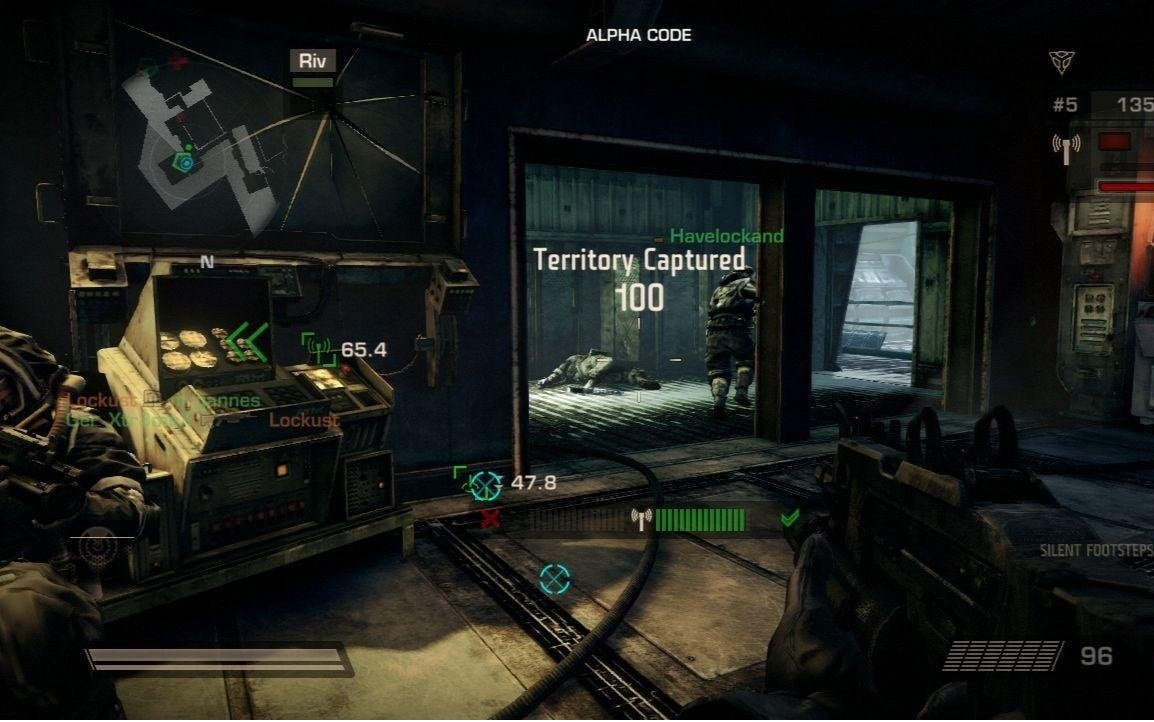Viewport: 1154px width, 722px height.
Task: Select the Havelockand player name tag
Action: click(726, 236)
